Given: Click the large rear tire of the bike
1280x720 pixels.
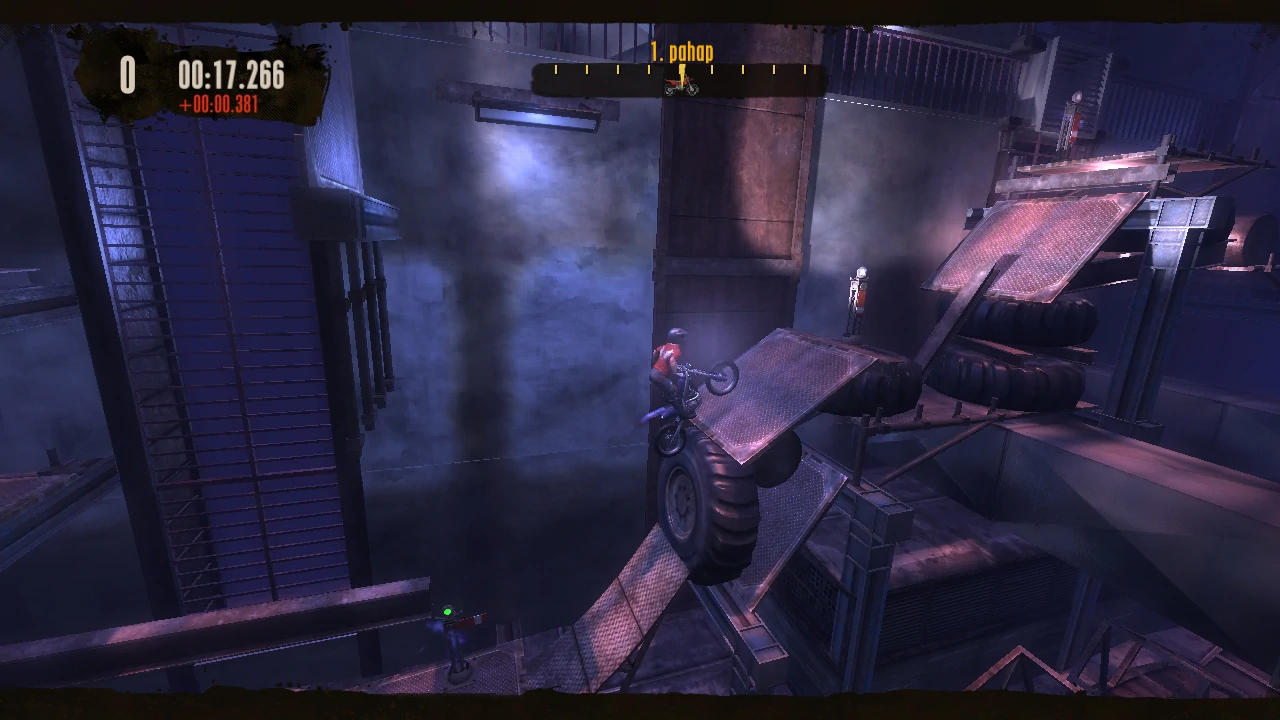Looking at the screenshot, I should (706, 500).
